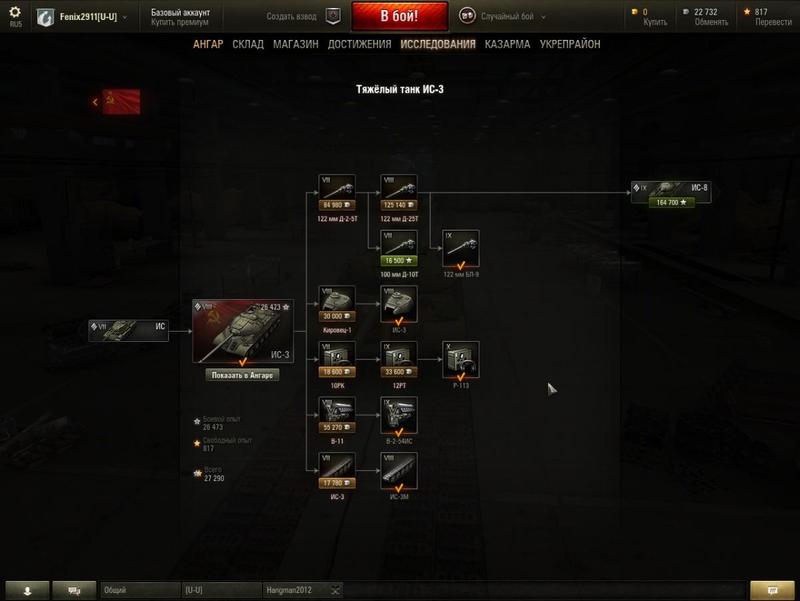Viewport: 800px width, 601px height.
Task: Choose the Р-113 radio module
Action: 460,360
